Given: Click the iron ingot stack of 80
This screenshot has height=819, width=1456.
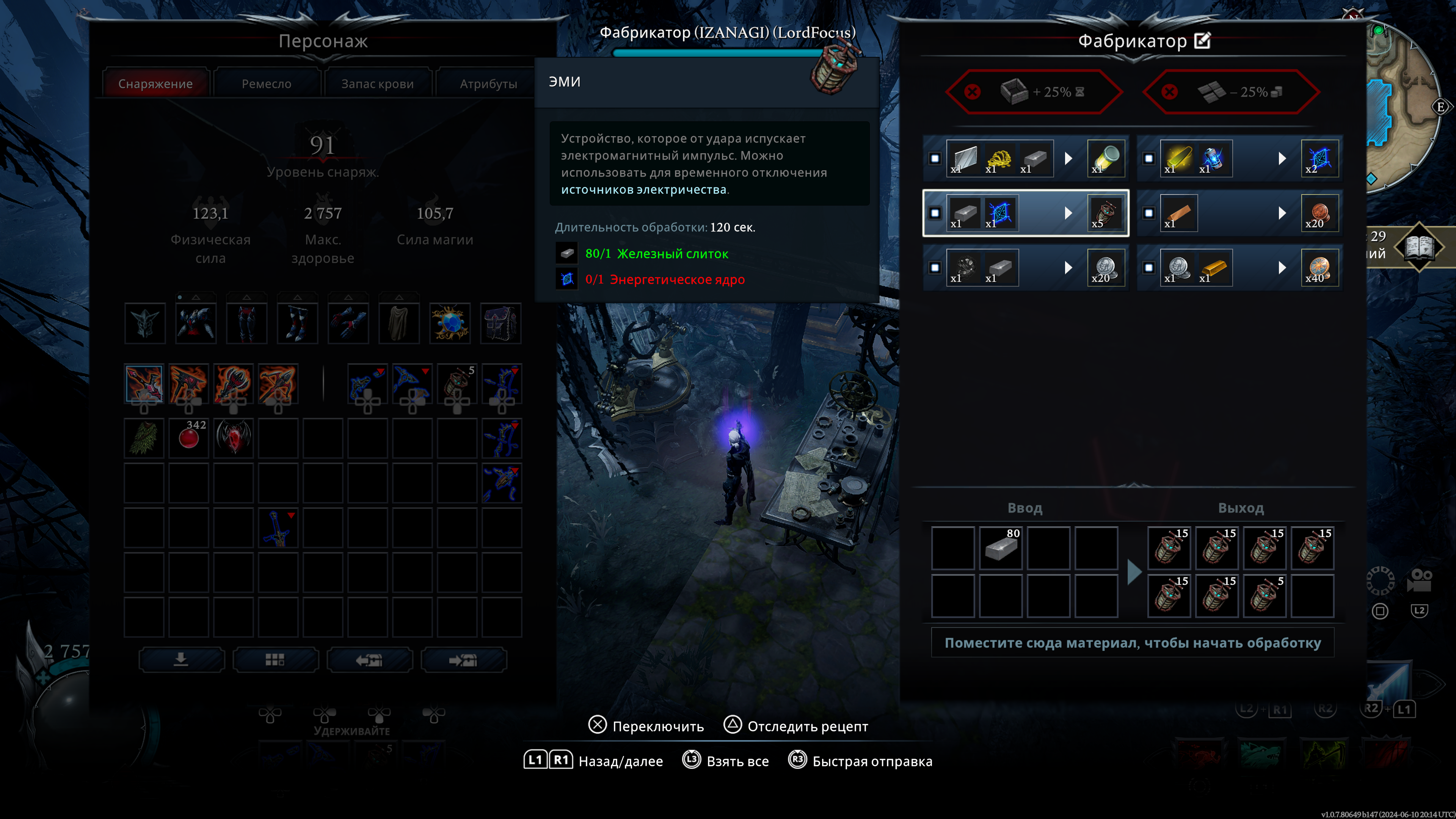Looking at the screenshot, I should (1001, 548).
